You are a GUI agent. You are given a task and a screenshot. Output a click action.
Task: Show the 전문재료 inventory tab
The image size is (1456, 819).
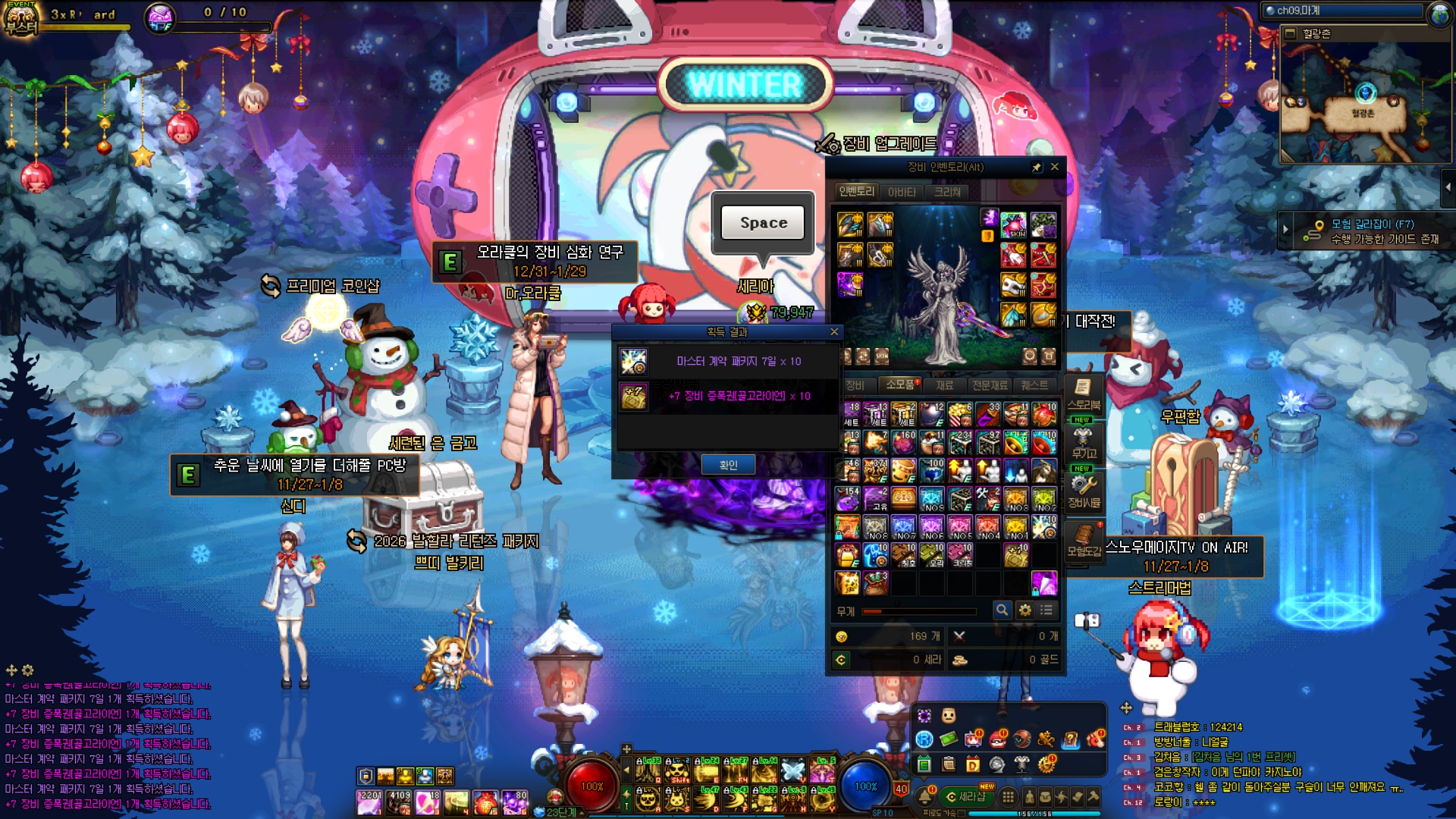[990, 385]
